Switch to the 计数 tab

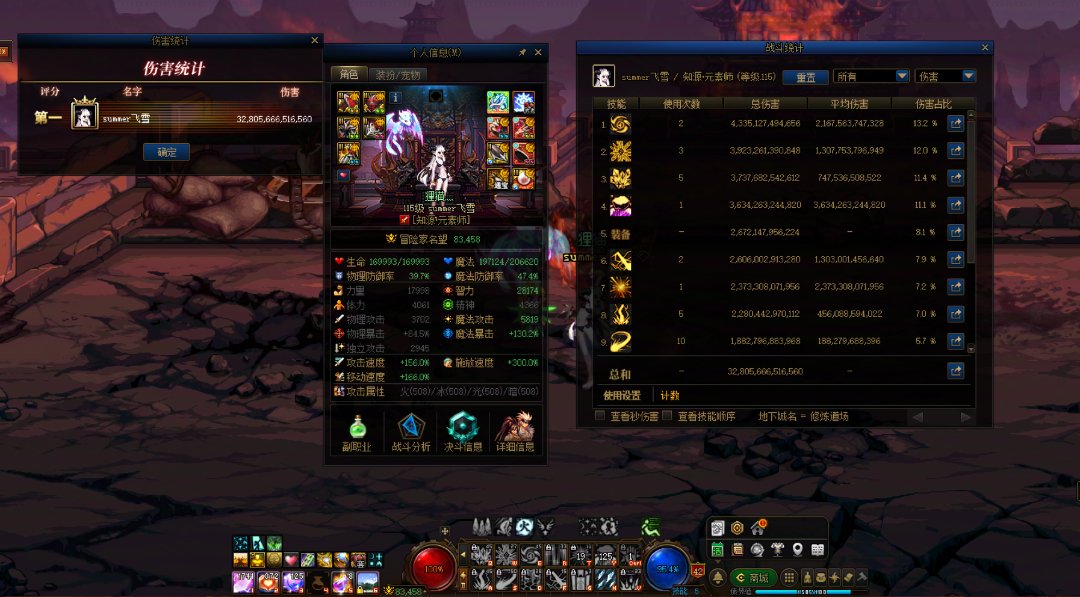click(x=669, y=395)
